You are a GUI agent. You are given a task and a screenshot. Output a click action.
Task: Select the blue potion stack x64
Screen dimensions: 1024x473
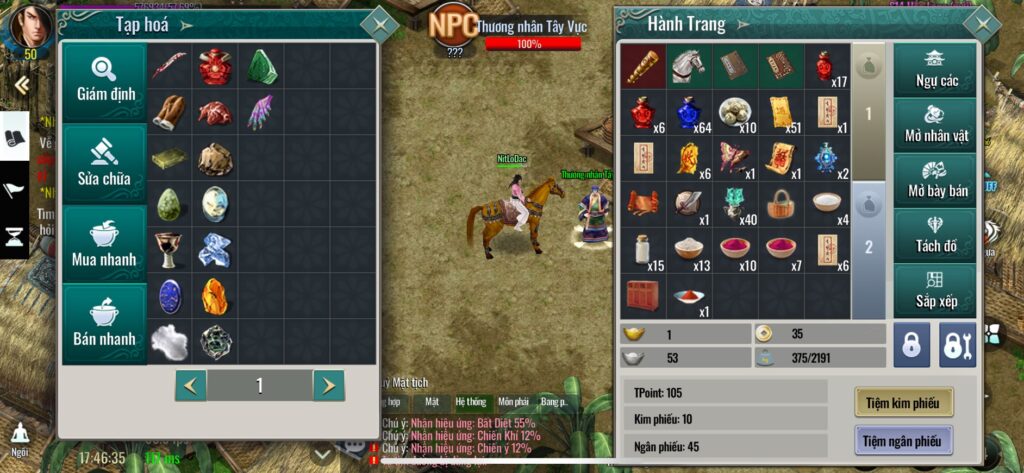(688, 112)
